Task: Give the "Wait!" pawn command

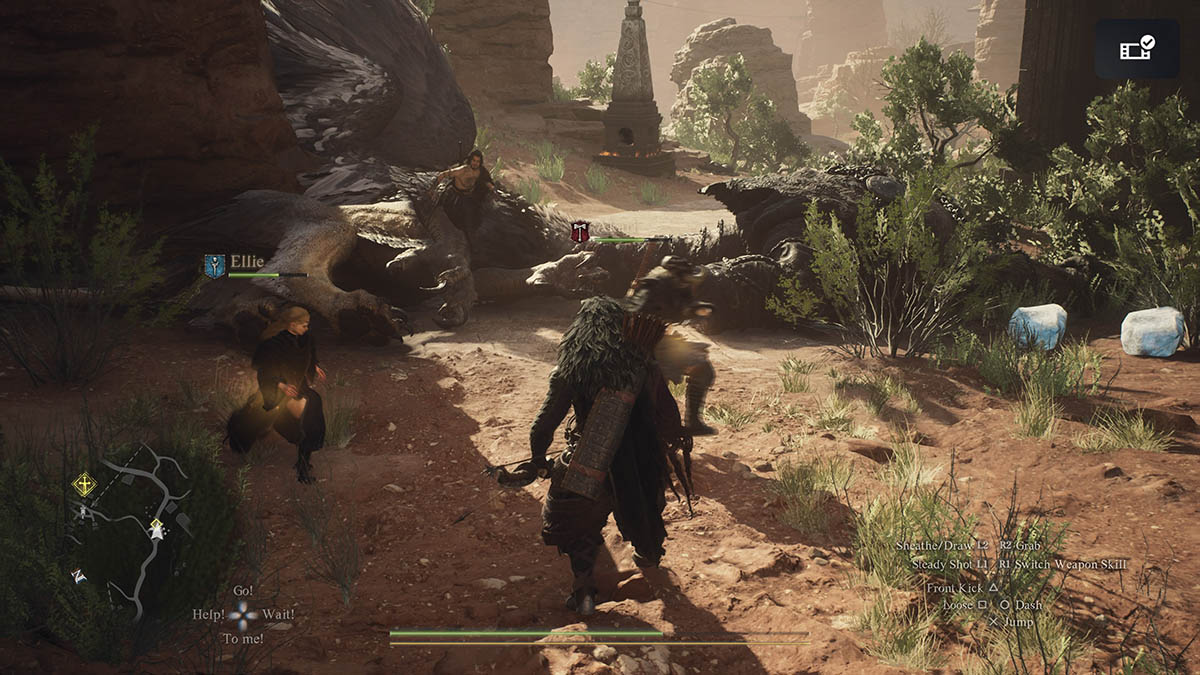Action: point(278,614)
